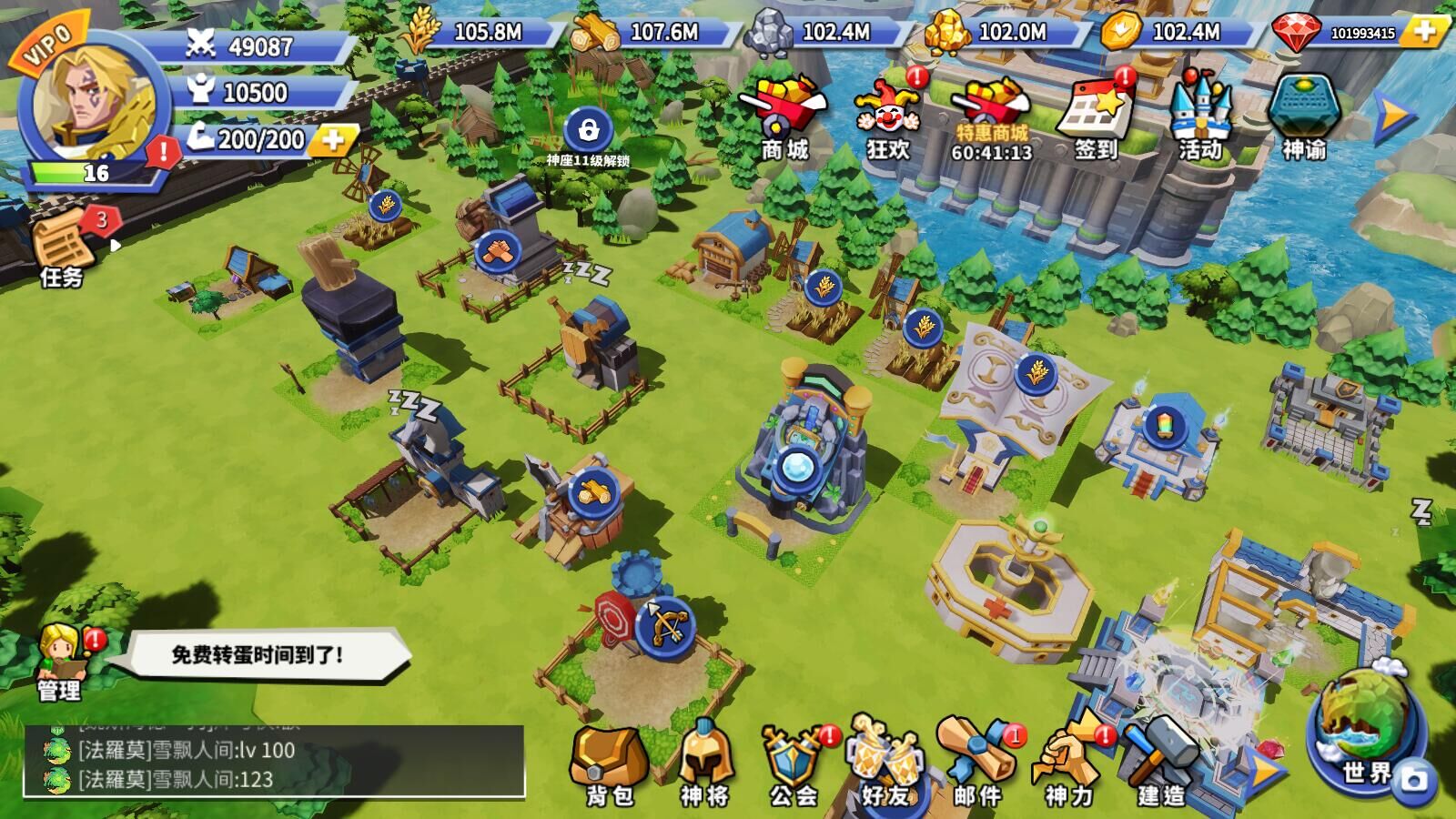
Task: Open the 好友 friends list
Action: pos(885,764)
